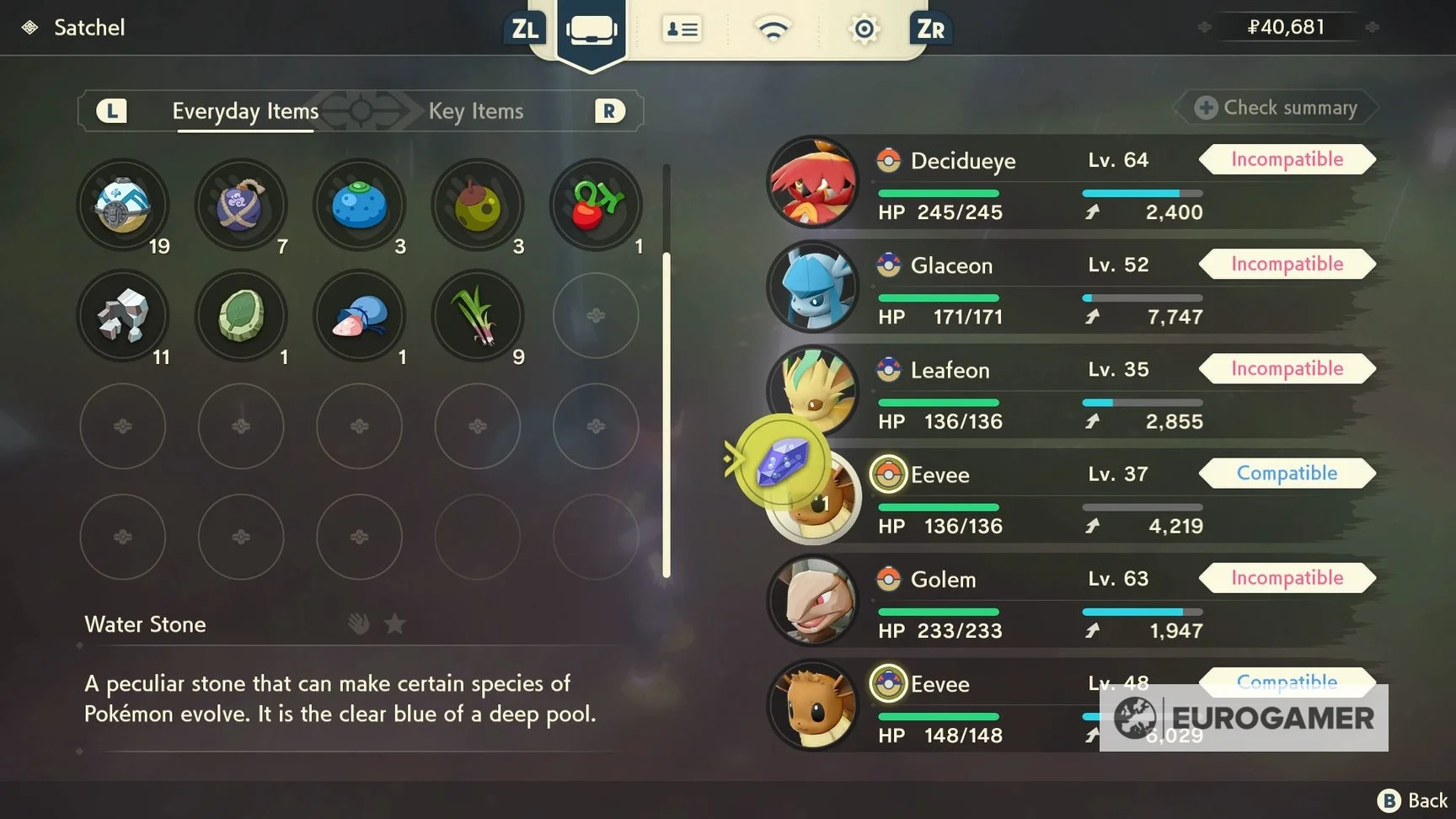Pick the Tumblestone item in the satchel
The height and width of the screenshot is (819, 1456).
point(123,316)
